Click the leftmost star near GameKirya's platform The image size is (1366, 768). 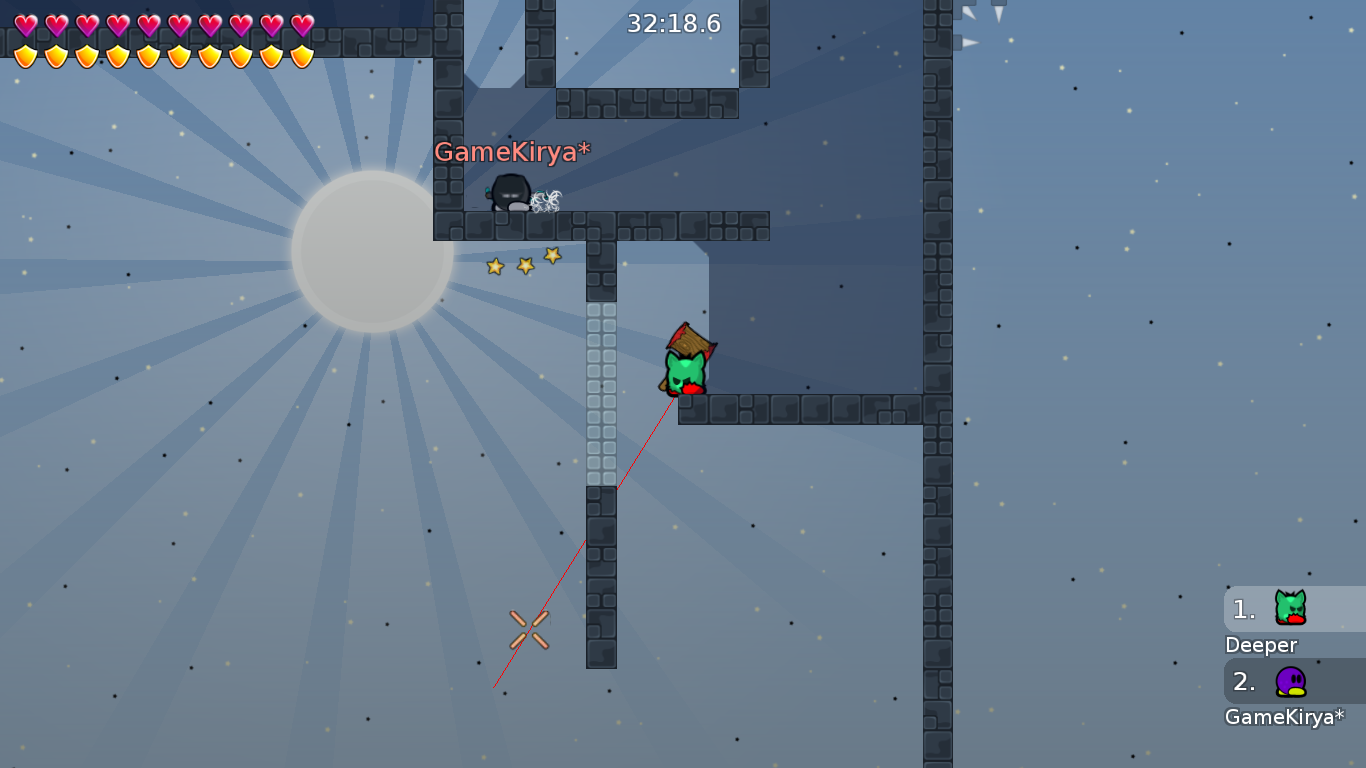494,268
